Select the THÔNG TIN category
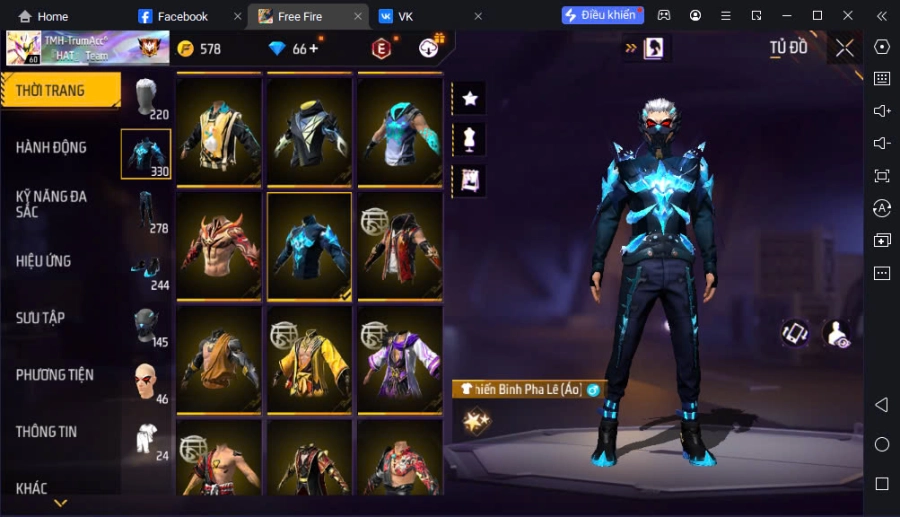This screenshot has width=900, height=517. tap(47, 432)
